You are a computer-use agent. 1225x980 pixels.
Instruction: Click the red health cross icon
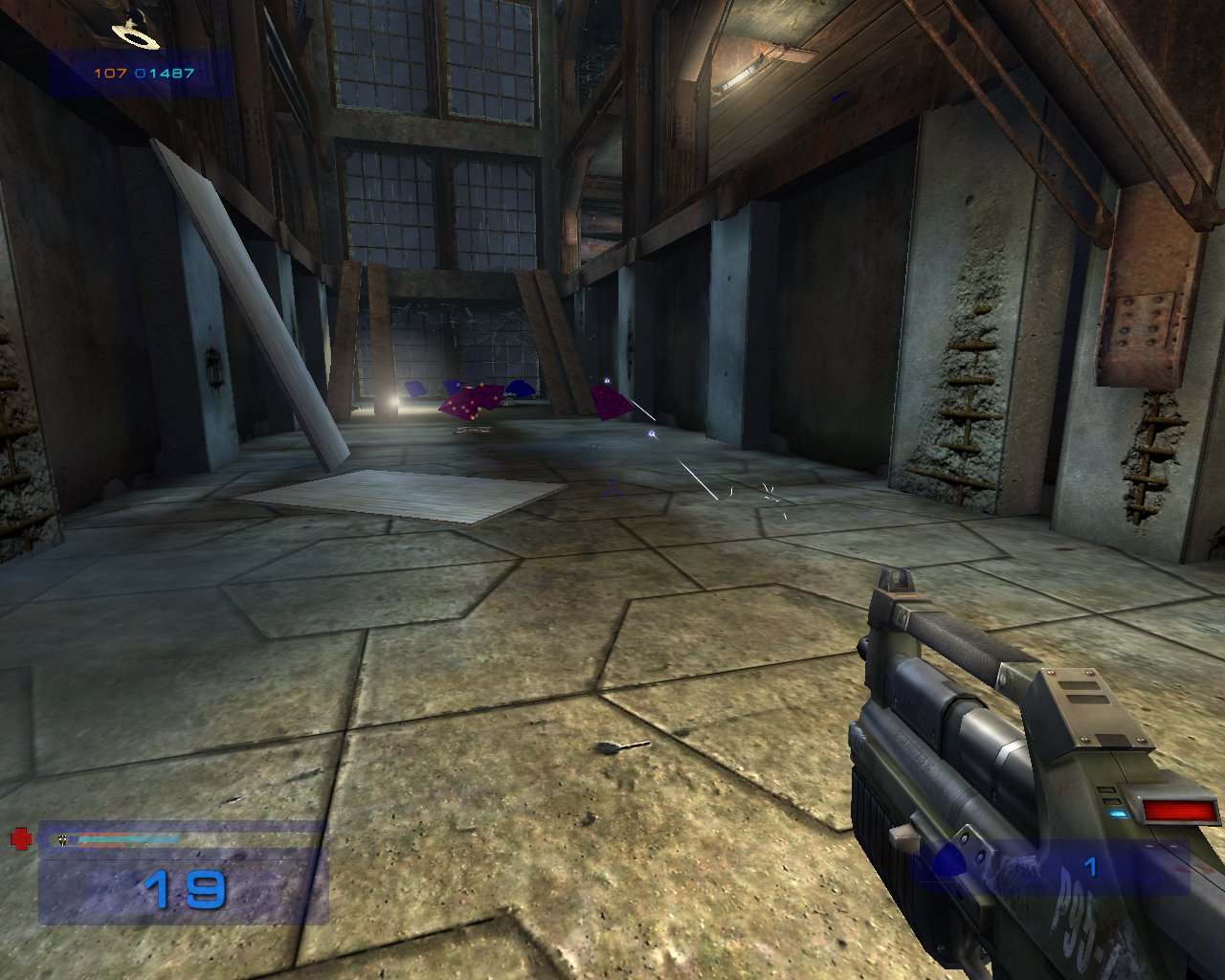coord(21,840)
